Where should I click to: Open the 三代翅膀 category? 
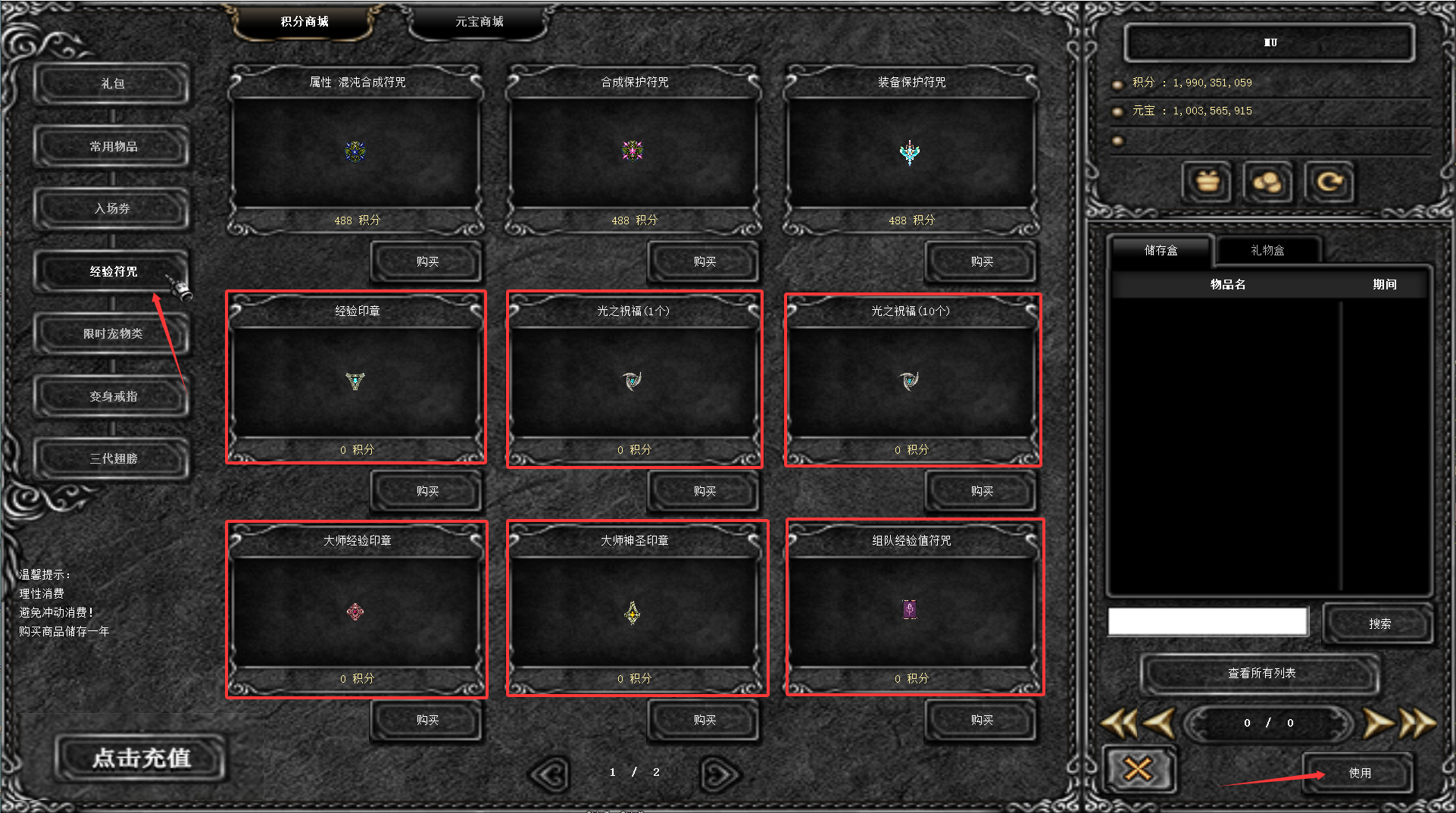point(112,458)
